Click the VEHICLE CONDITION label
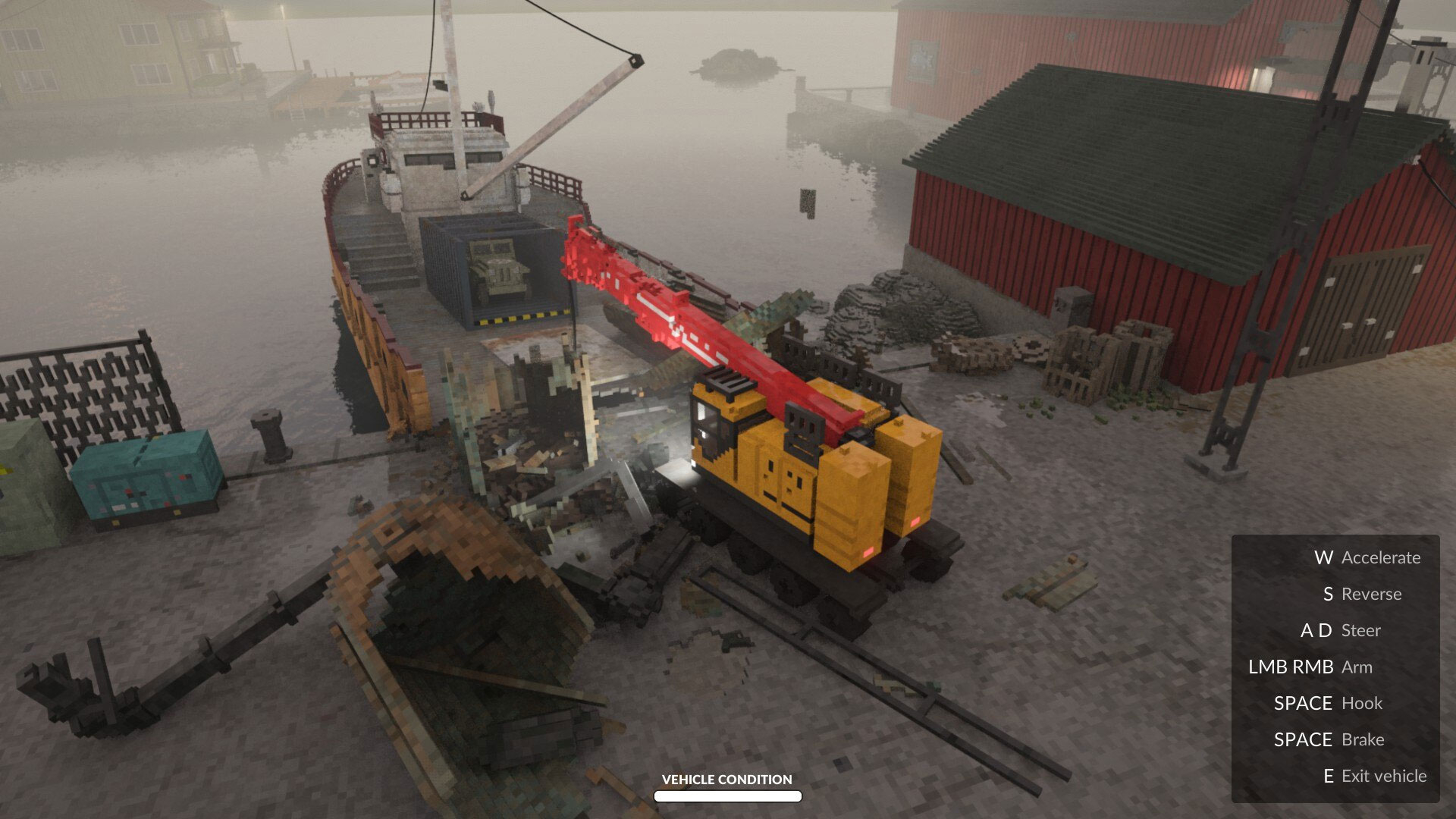 point(726,780)
